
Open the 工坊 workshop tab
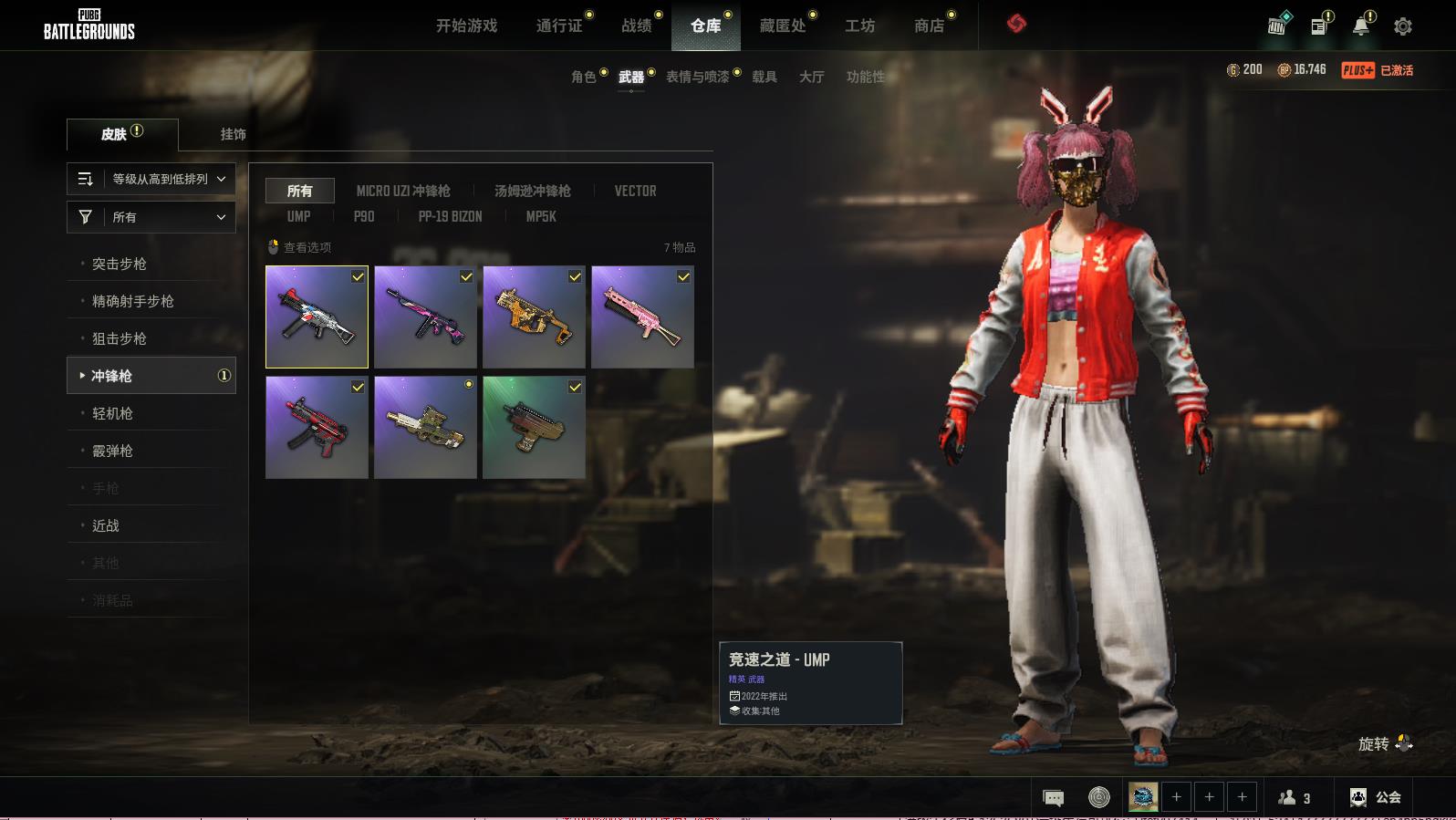click(x=859, y=26)
